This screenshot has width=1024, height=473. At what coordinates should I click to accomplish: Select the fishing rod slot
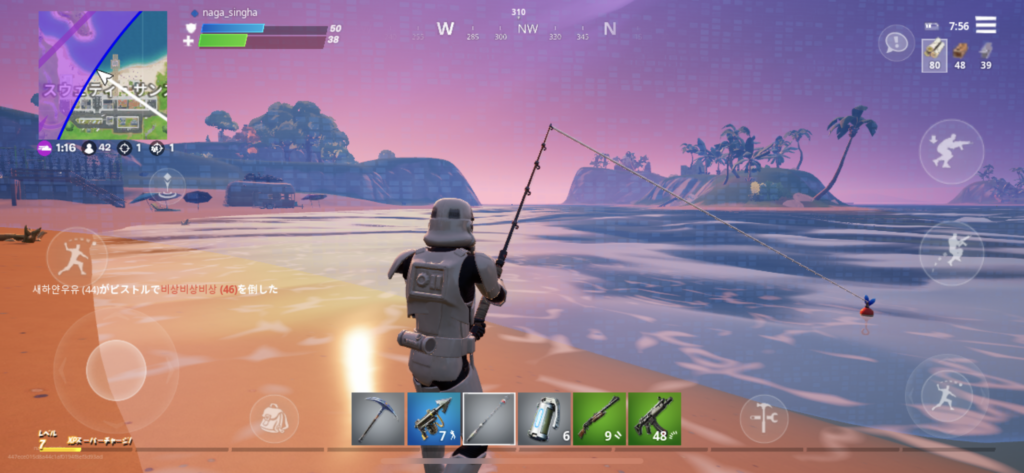coord(489,418)
